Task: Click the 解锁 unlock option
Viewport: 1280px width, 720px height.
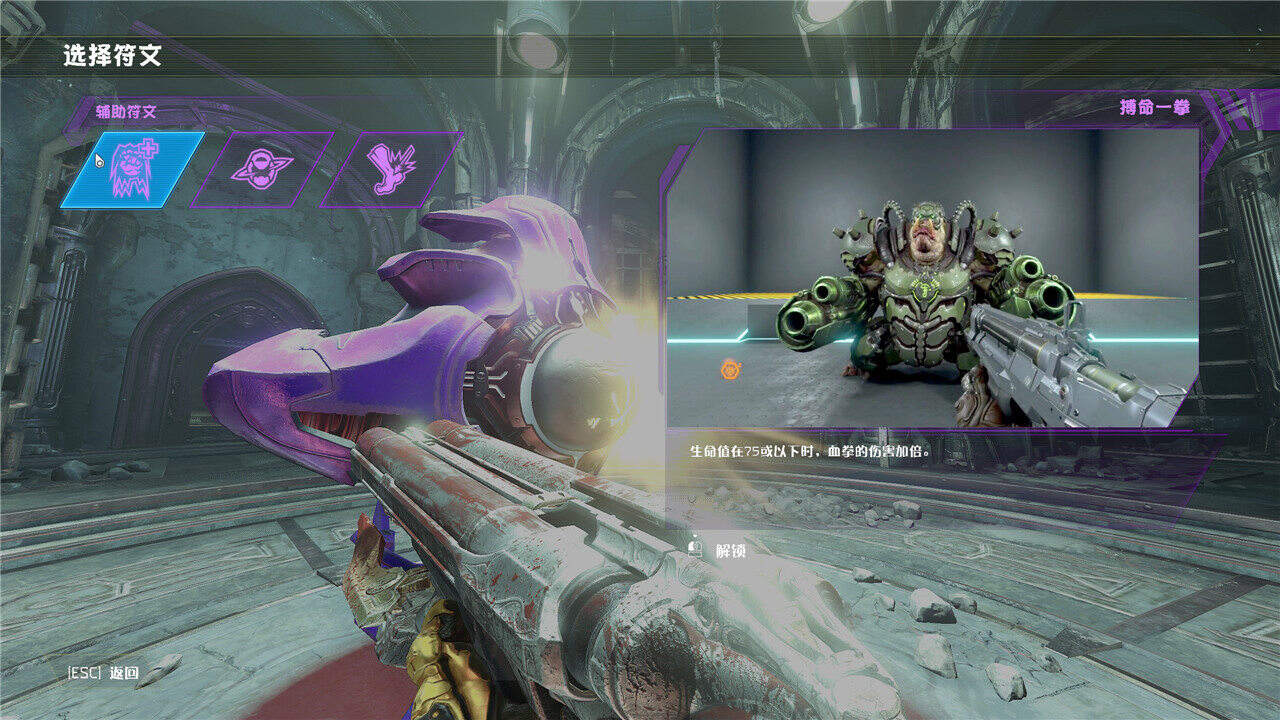Action: (x=720, y=550)
